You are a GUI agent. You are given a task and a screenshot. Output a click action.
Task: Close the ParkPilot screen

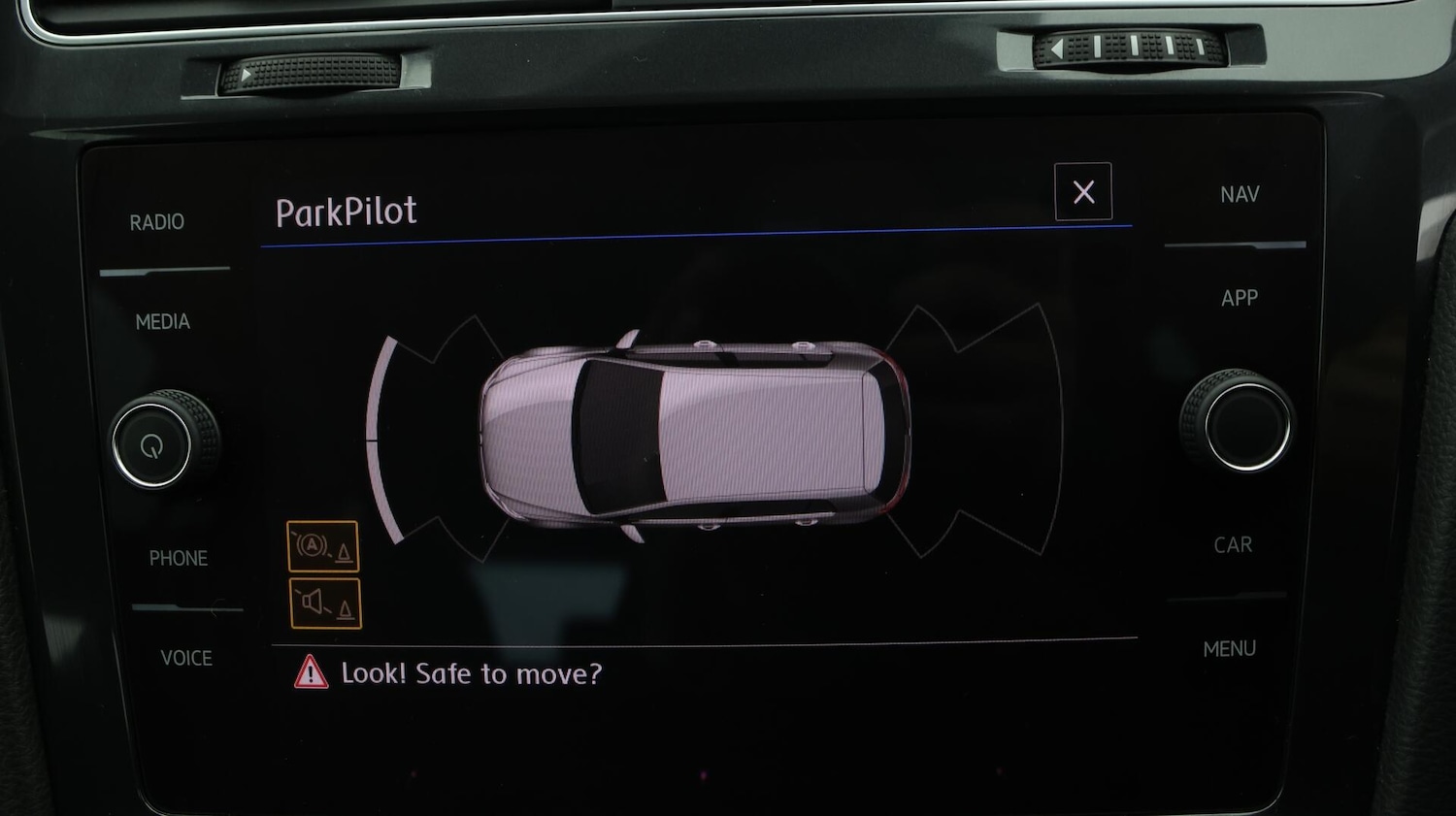pyautogui.click(x=1083, y=192)
